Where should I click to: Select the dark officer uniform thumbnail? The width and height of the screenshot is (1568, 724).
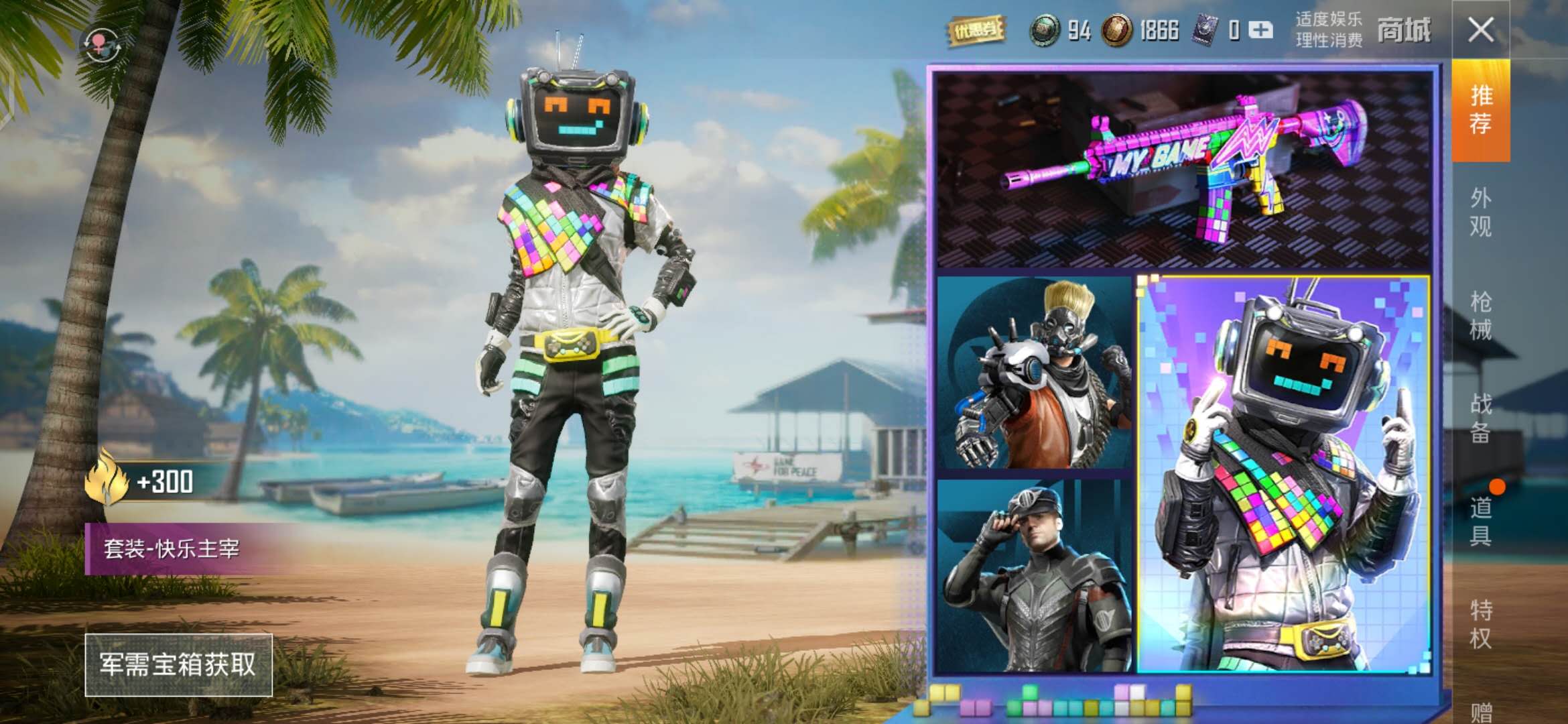(1034, 575)
